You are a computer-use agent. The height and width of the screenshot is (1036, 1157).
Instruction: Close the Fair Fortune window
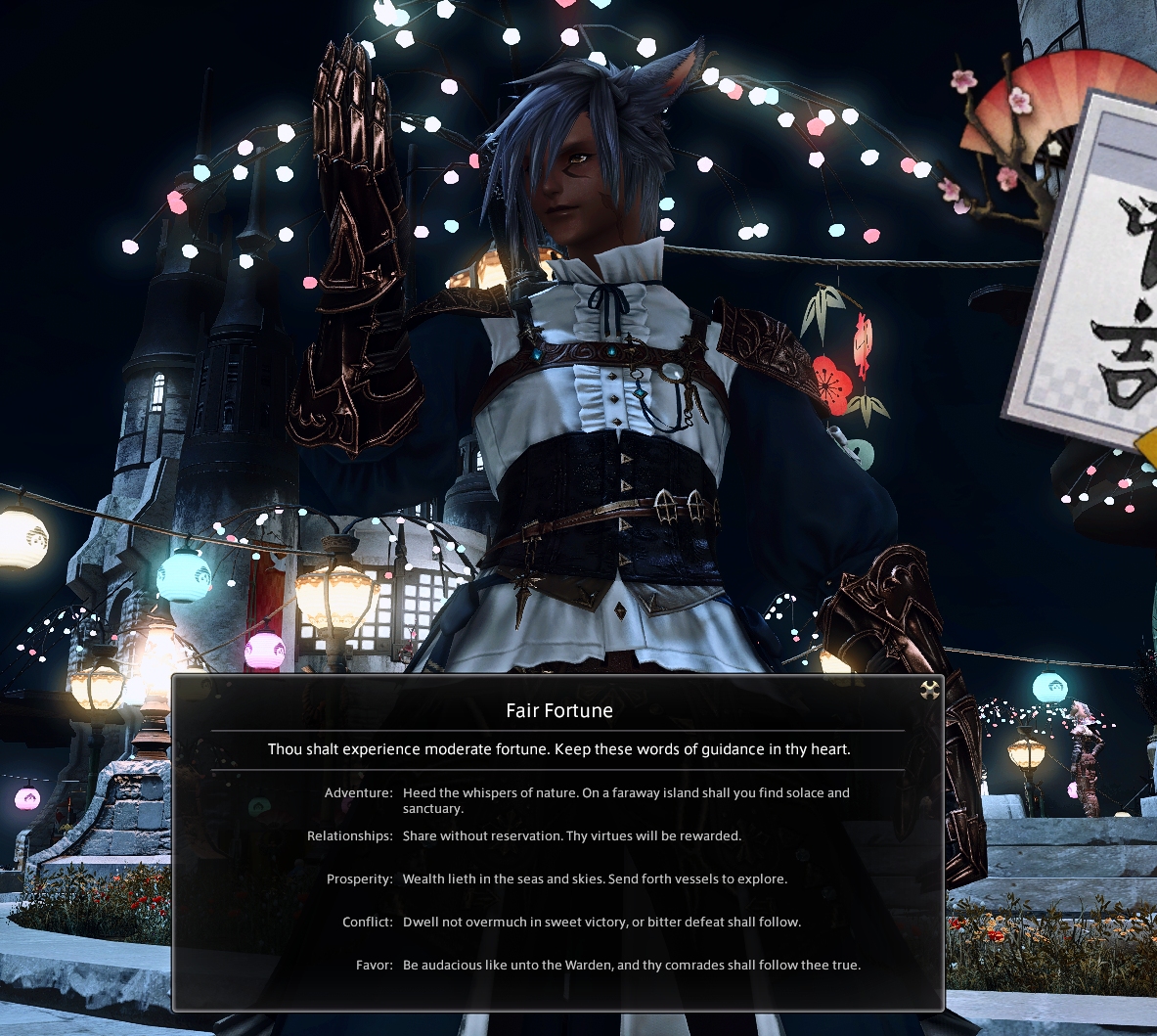click(x=929, y=690)
